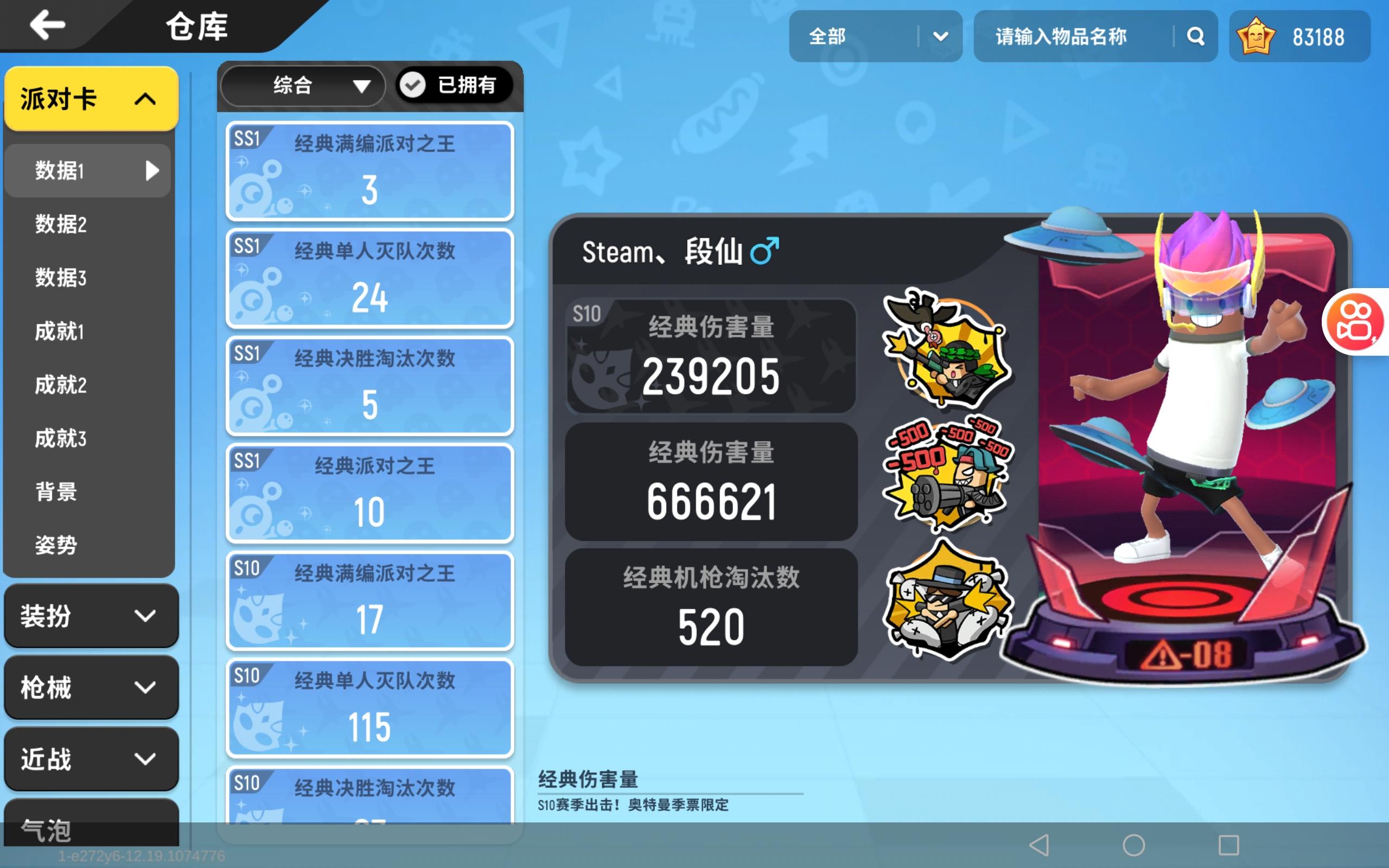
Task: Select the SS1 经典派对之王 card
Action: (x=369, y=493)
